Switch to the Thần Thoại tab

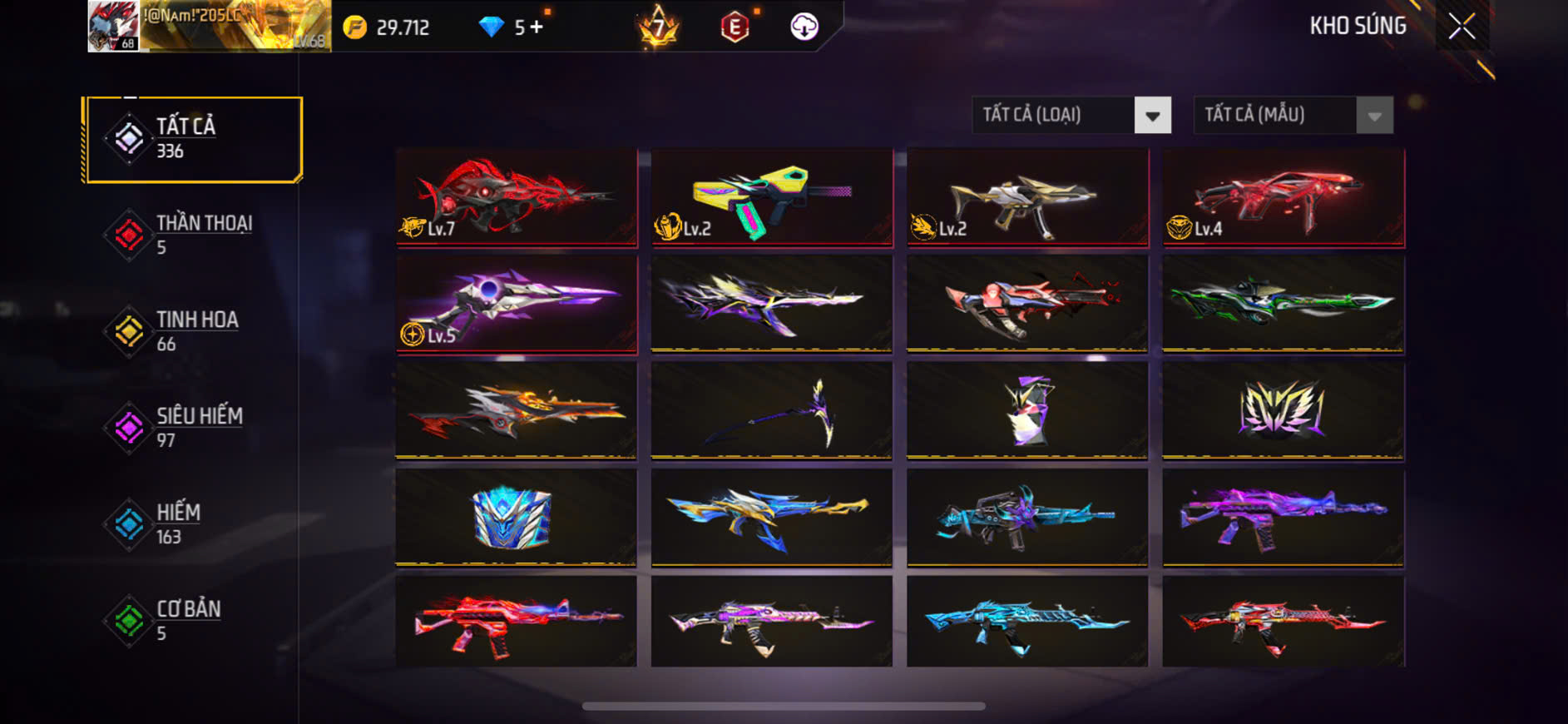click(191, 235)
